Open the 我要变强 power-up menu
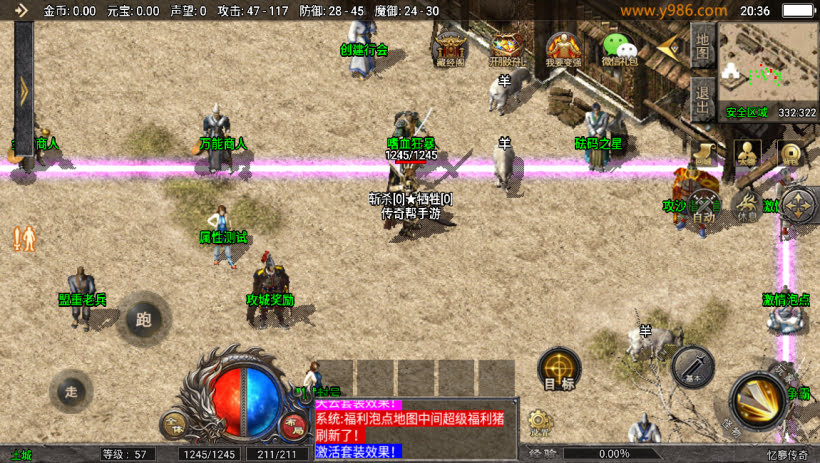This screenshot has width=820, height=463. tap(563, 49)
